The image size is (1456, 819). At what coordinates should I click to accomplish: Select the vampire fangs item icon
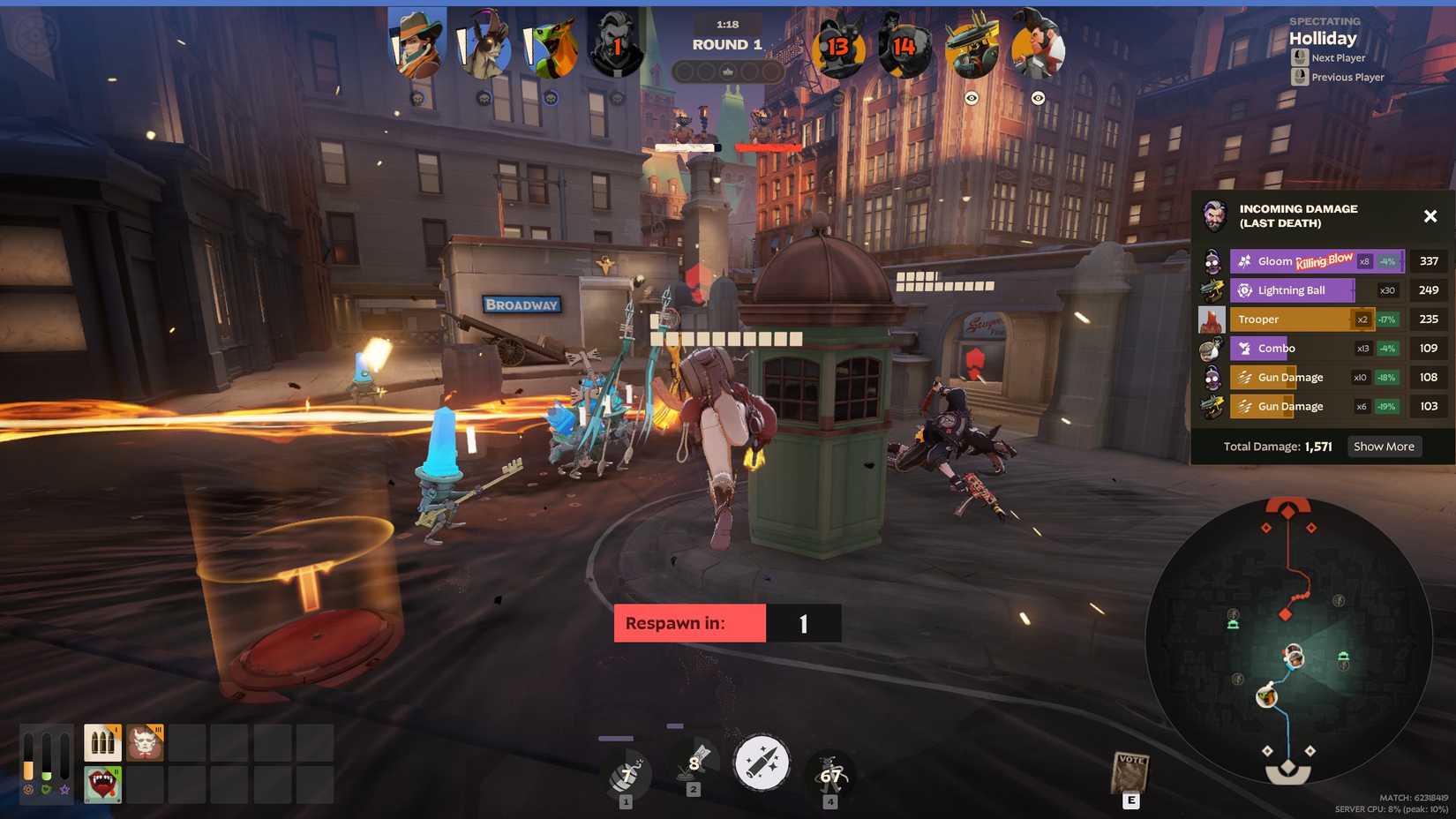pos(102,784)
